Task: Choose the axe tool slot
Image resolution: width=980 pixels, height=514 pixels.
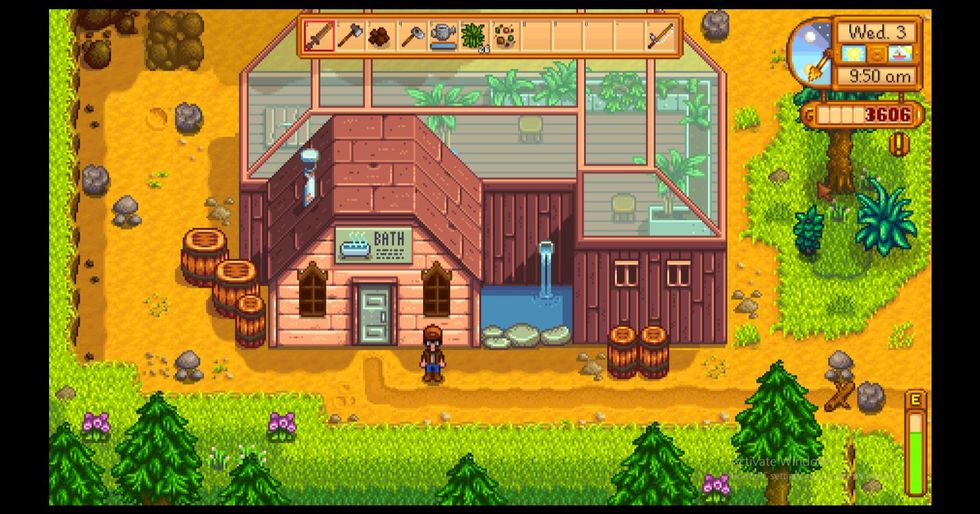Action: 350,37
